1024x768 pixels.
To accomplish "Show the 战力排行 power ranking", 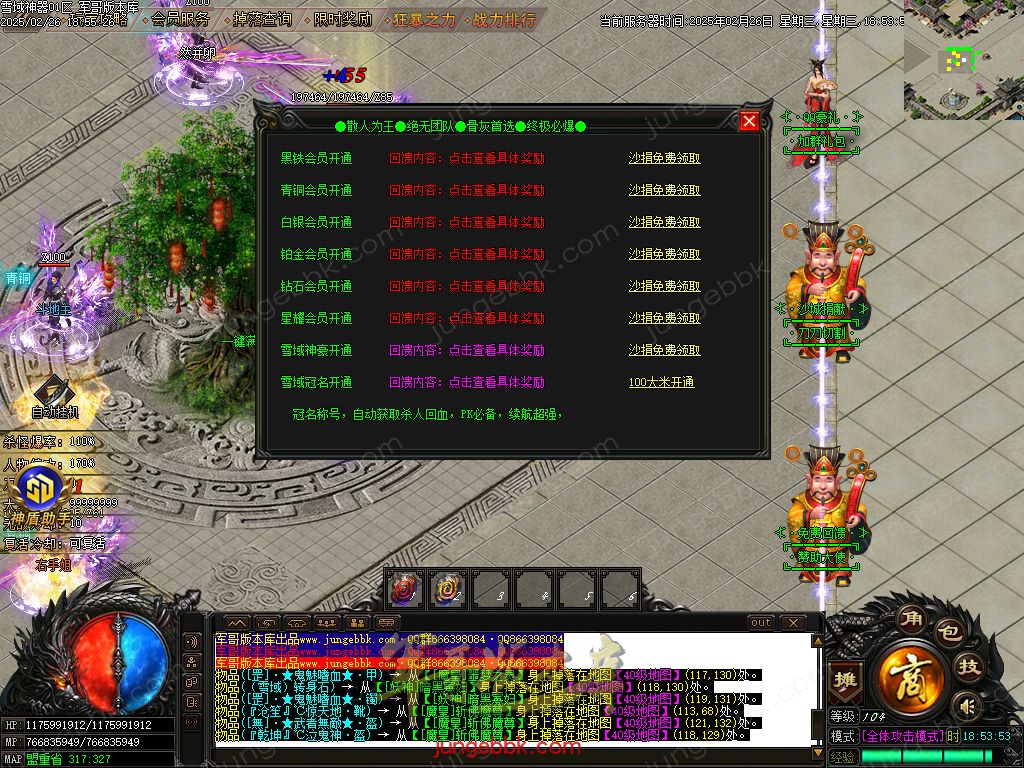I will point(503,19).
